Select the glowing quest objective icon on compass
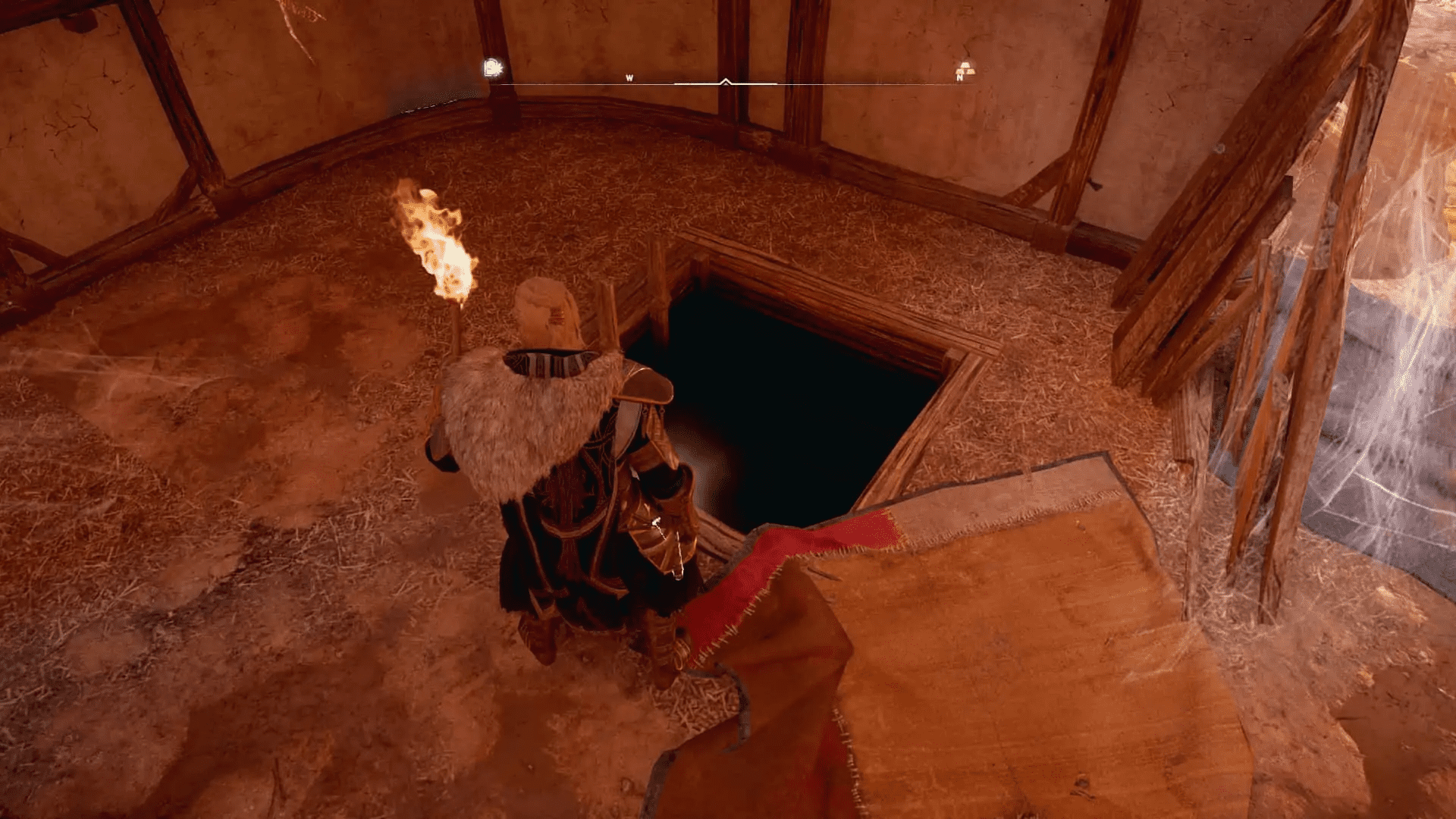The height and width of the screenshot is (819, 1456). (491, 68)
